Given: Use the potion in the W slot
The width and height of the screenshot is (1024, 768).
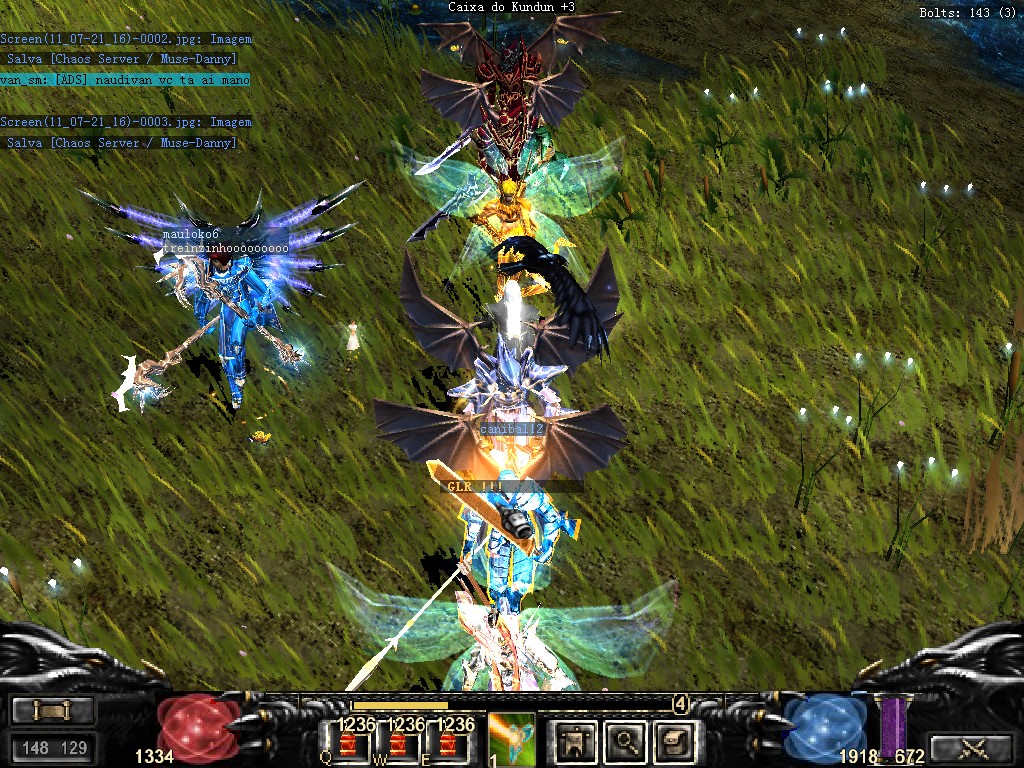Looking at the screenshot, I should coord(400,744).
